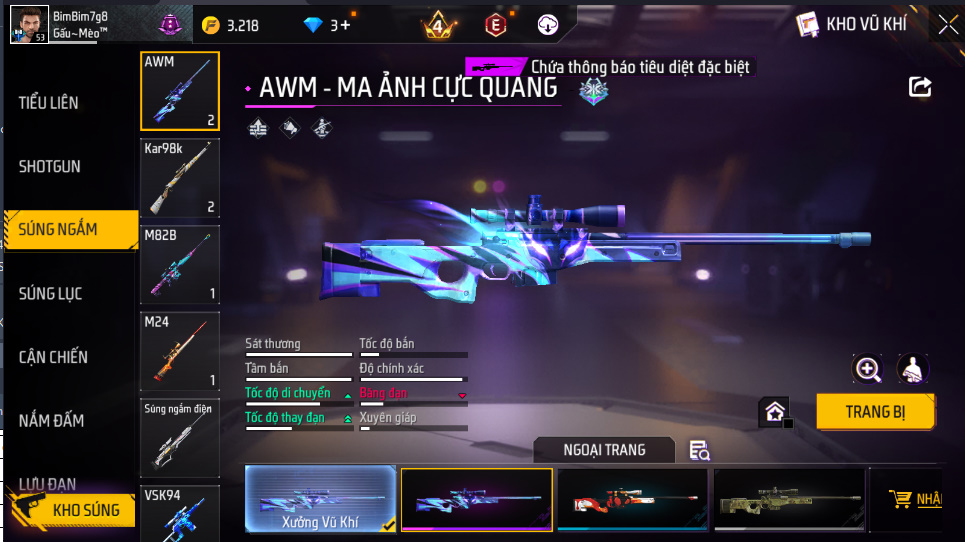The image size is (965, 542).
Task: Choose the M82B sniper rifle slot
Action: point(180,264)
